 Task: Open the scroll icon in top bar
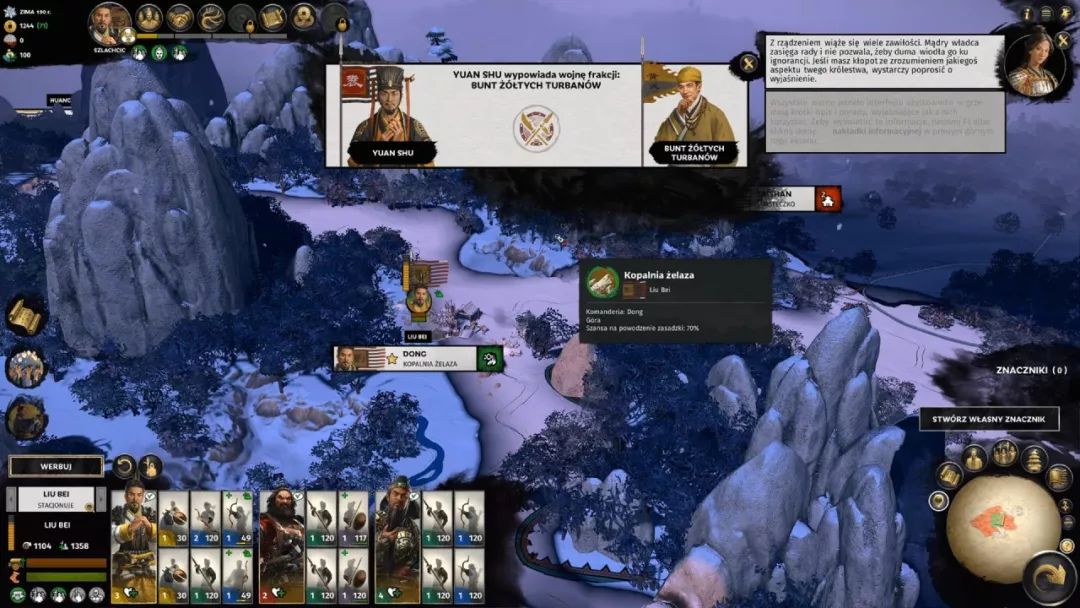[x=273, y=17]
